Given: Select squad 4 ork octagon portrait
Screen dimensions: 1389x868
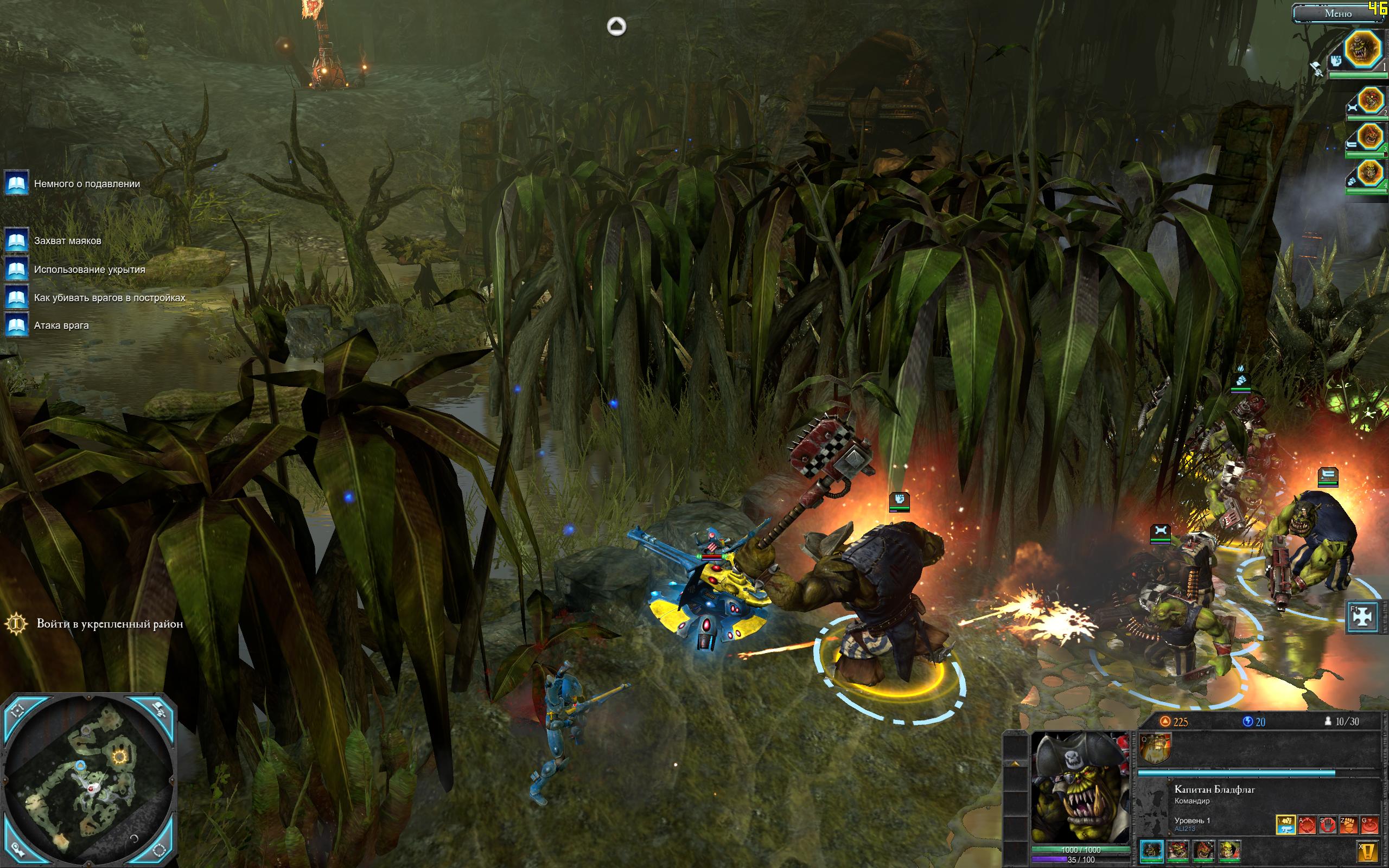Looking at the screenshot, I should (x=1369, y=174).
